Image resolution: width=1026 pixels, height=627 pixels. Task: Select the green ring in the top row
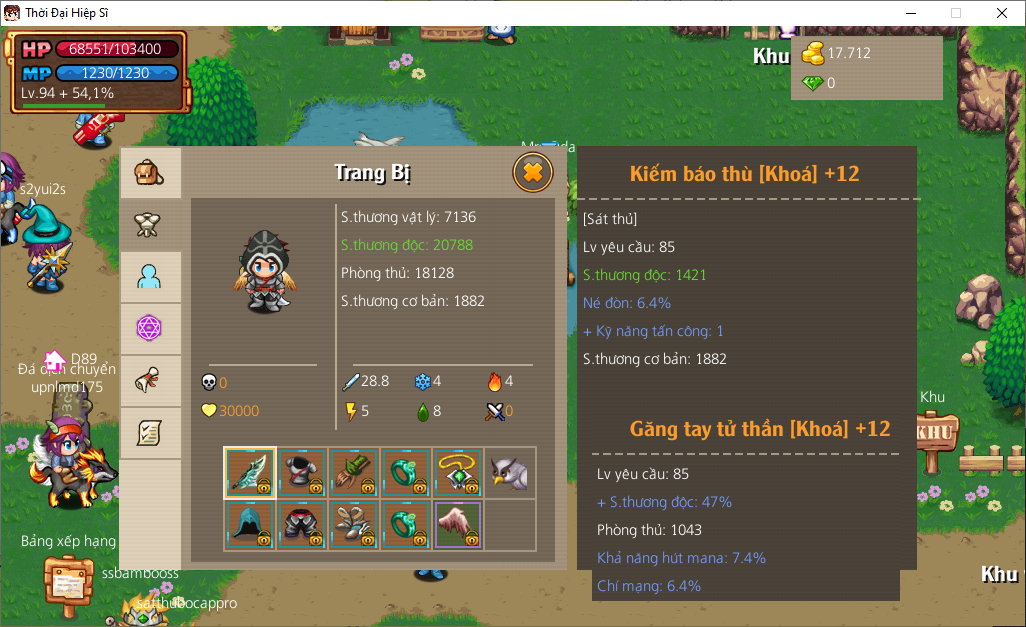click(406, 472)
